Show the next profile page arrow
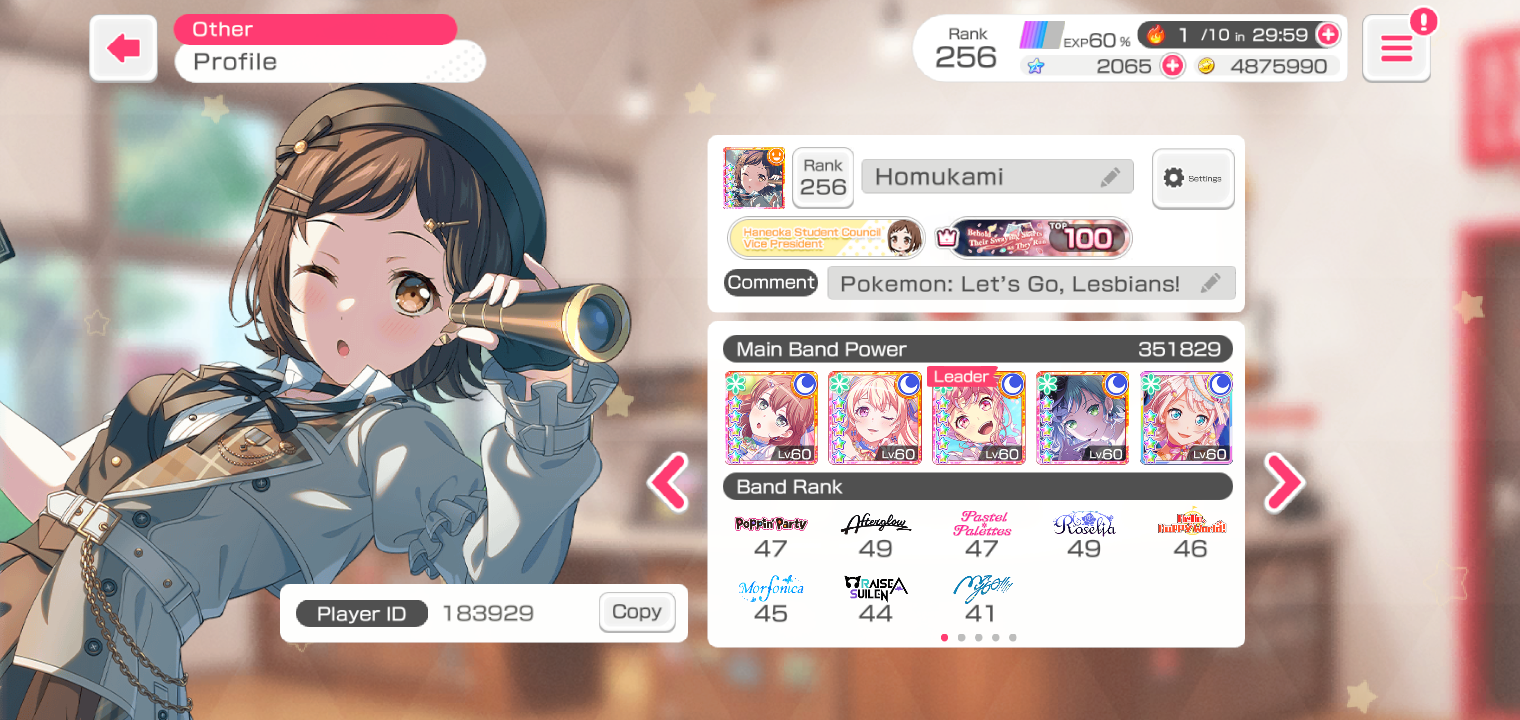Viewport: 1520px width, 720px height. pos(1284,483)
